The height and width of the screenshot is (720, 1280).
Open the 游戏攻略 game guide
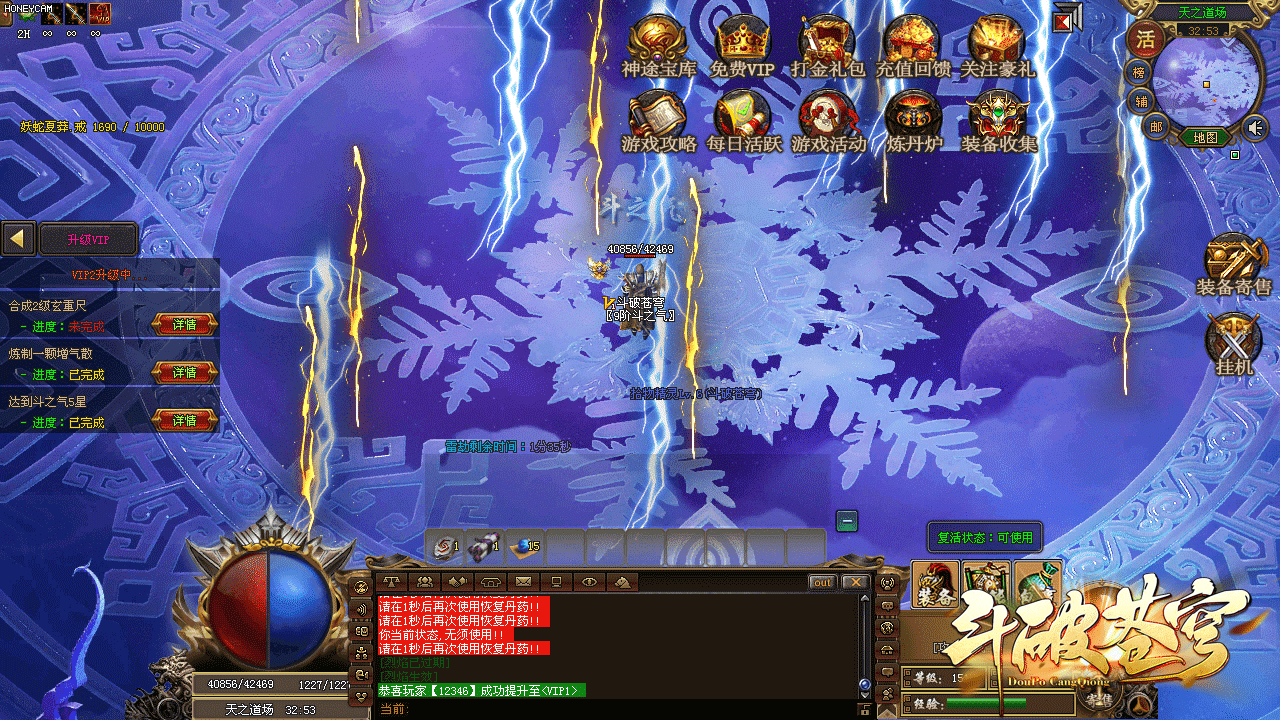pos(659,118)
